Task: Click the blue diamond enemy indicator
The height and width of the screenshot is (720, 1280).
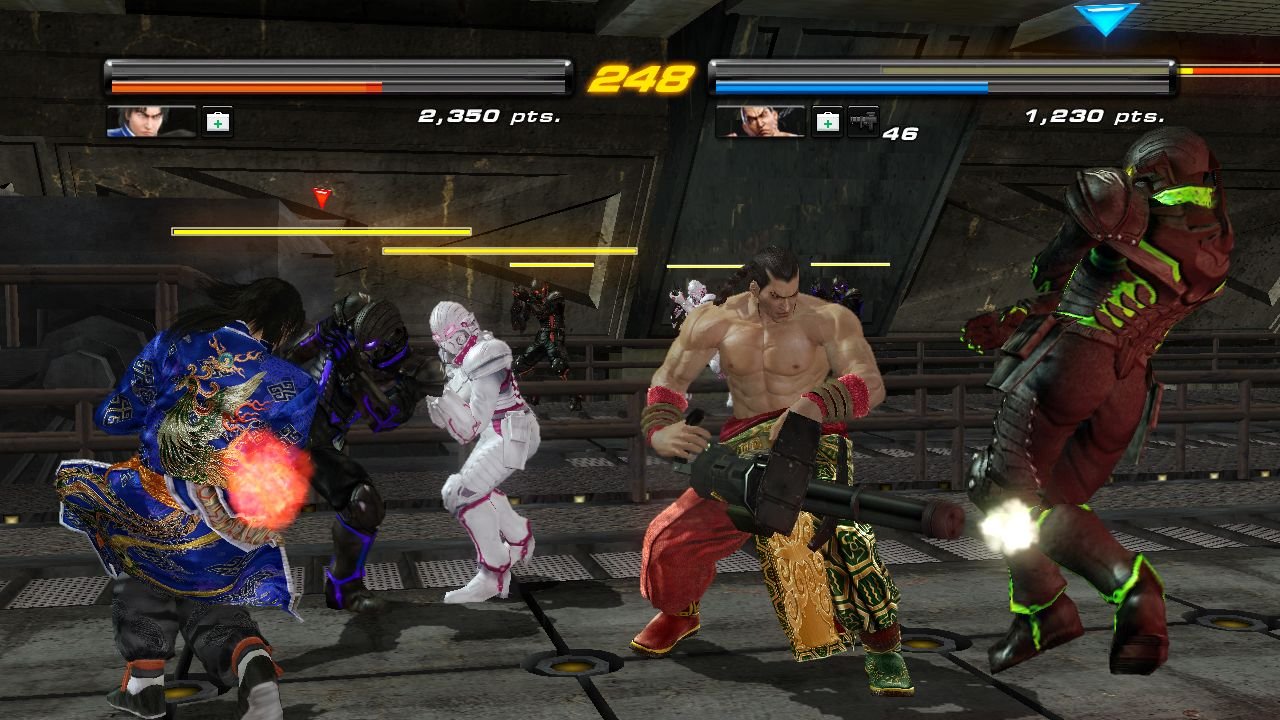Action: coord(1105,20)
